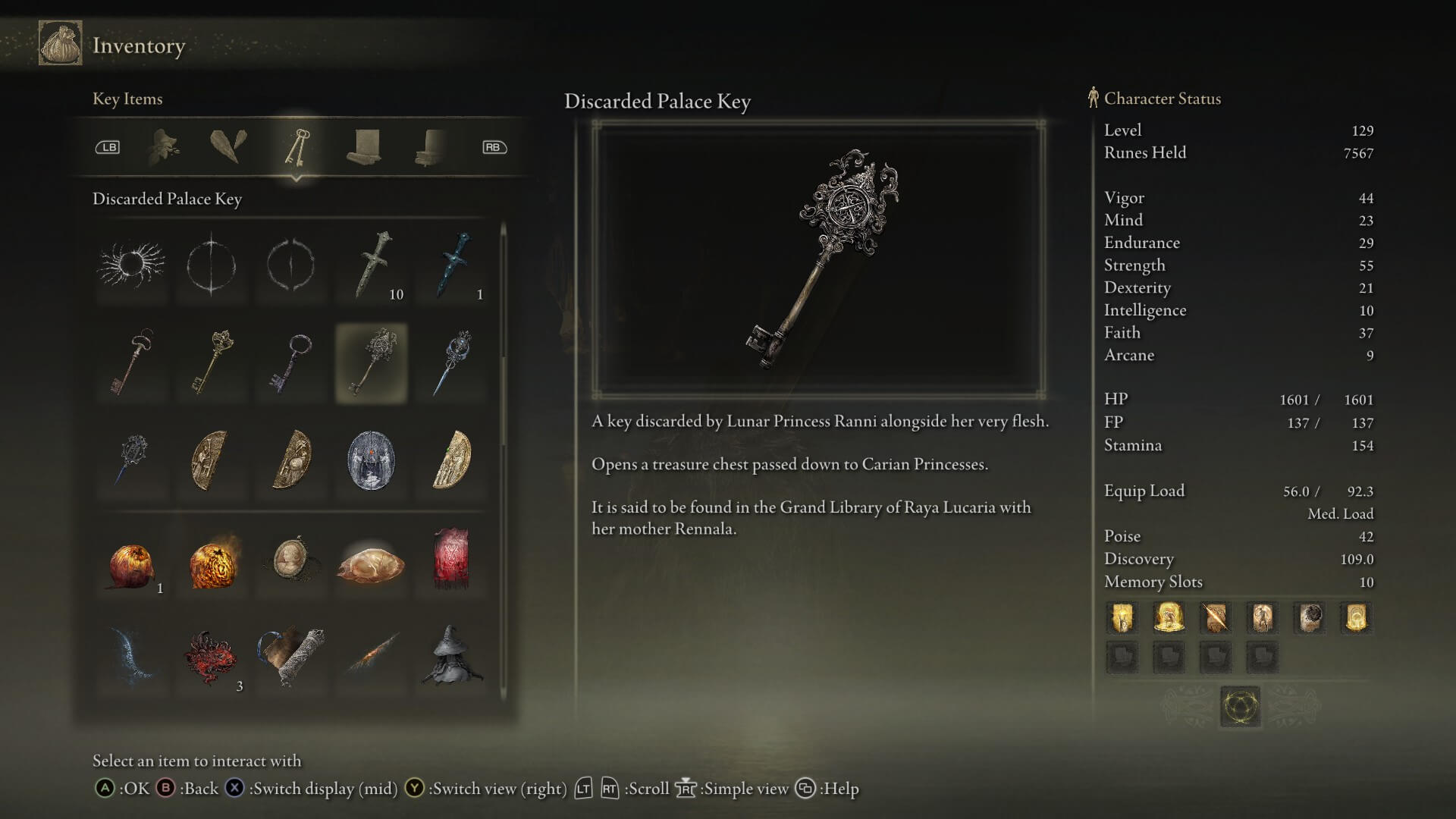This screenshot has height=819, width=1456.
Task: Select the great rune emblem at bottom right
Action: point(1241,704)
